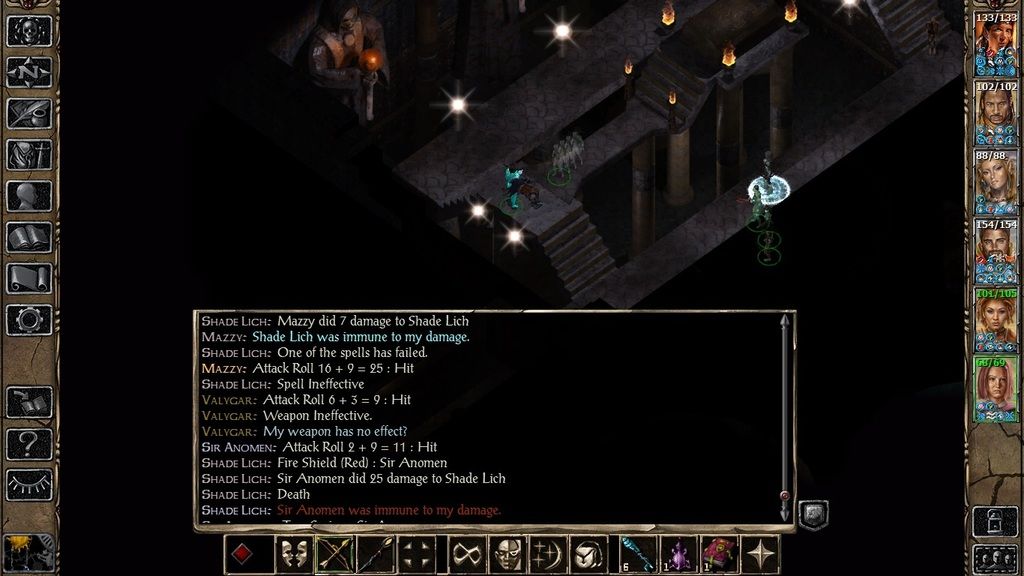Open the area map with the compass button
The height and width of the screenshot is (576, 1024).
point(29,72)
